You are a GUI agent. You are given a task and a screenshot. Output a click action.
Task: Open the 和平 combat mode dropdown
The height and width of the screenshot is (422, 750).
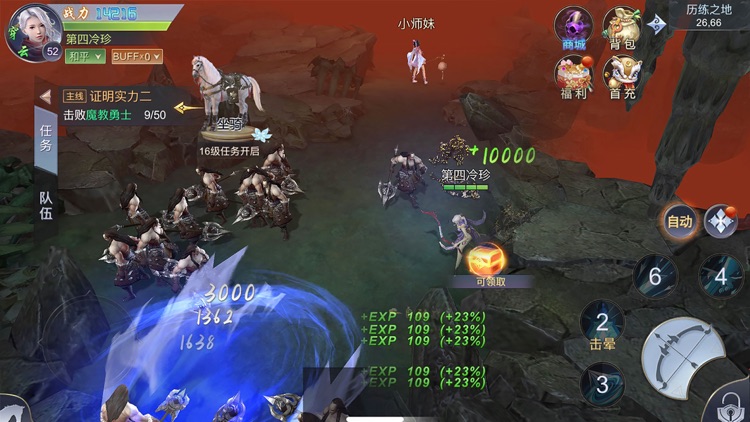[x=85, y=57]
